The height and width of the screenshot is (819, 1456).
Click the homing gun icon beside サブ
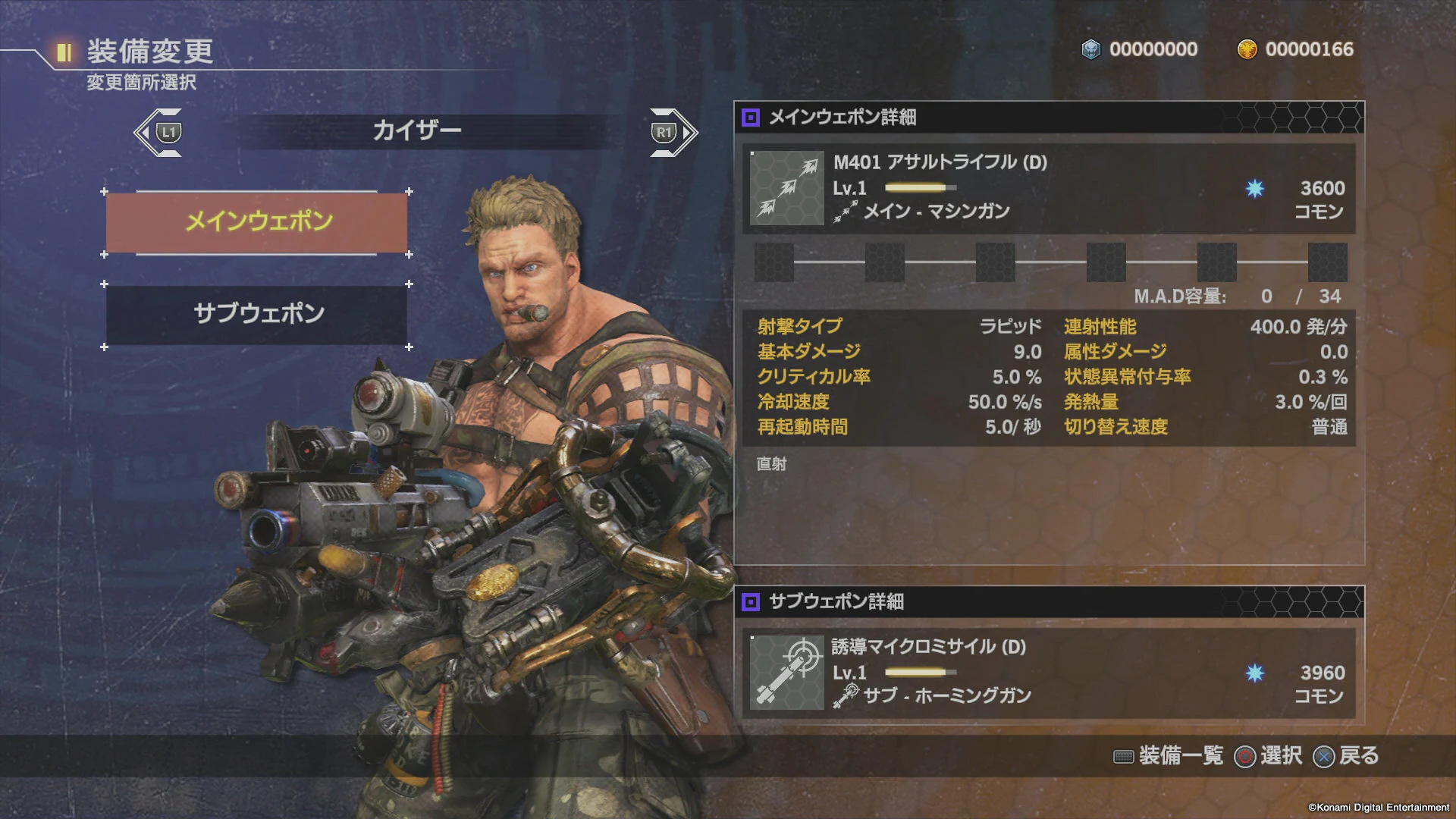[844, 696]
